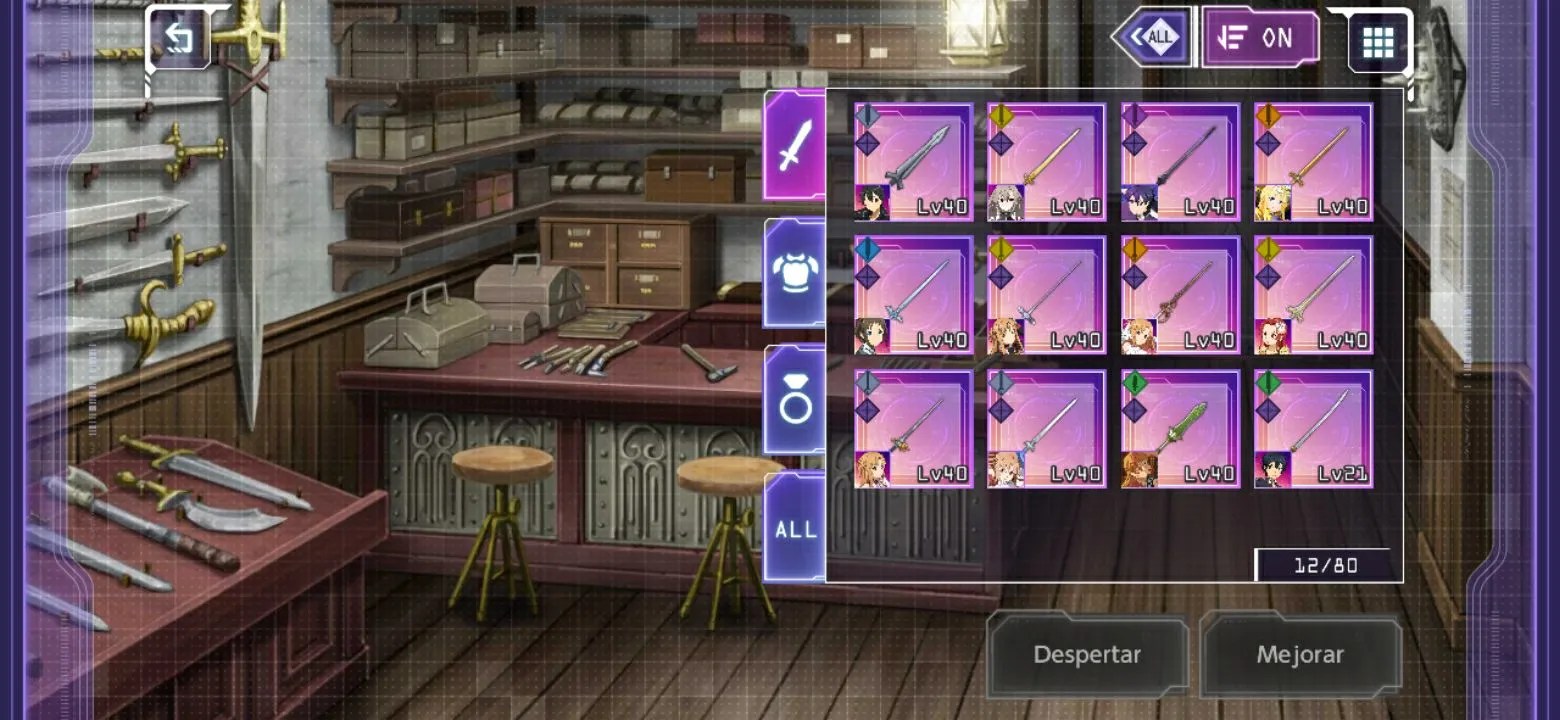Go back with the return arrow button
This screenshot has height=720, width=1560.
(178, 38)
